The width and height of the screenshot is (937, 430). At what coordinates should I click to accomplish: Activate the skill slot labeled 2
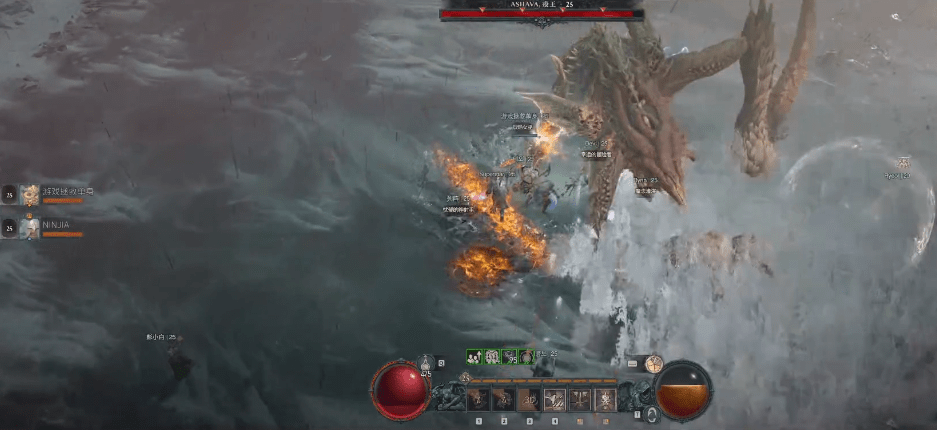point(504,400)
